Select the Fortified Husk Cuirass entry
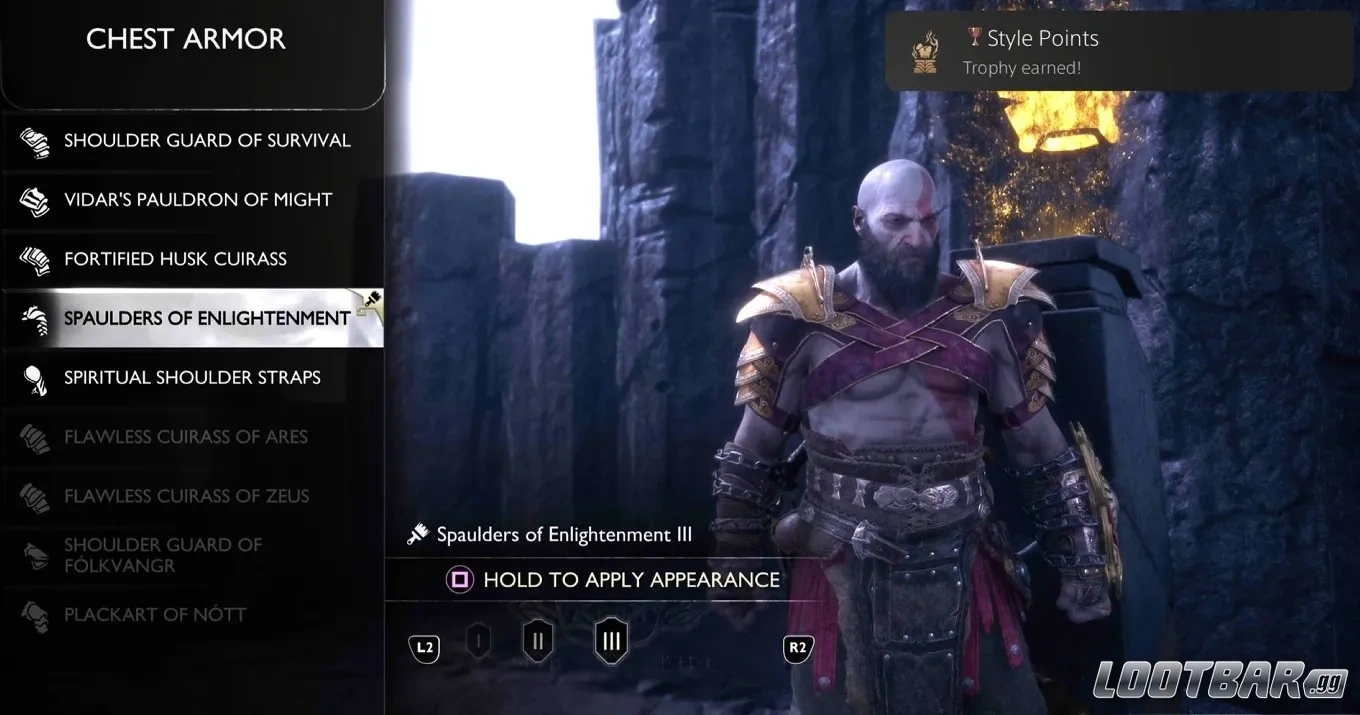This screenshot has height=715, width=1360. pos(192,259)
